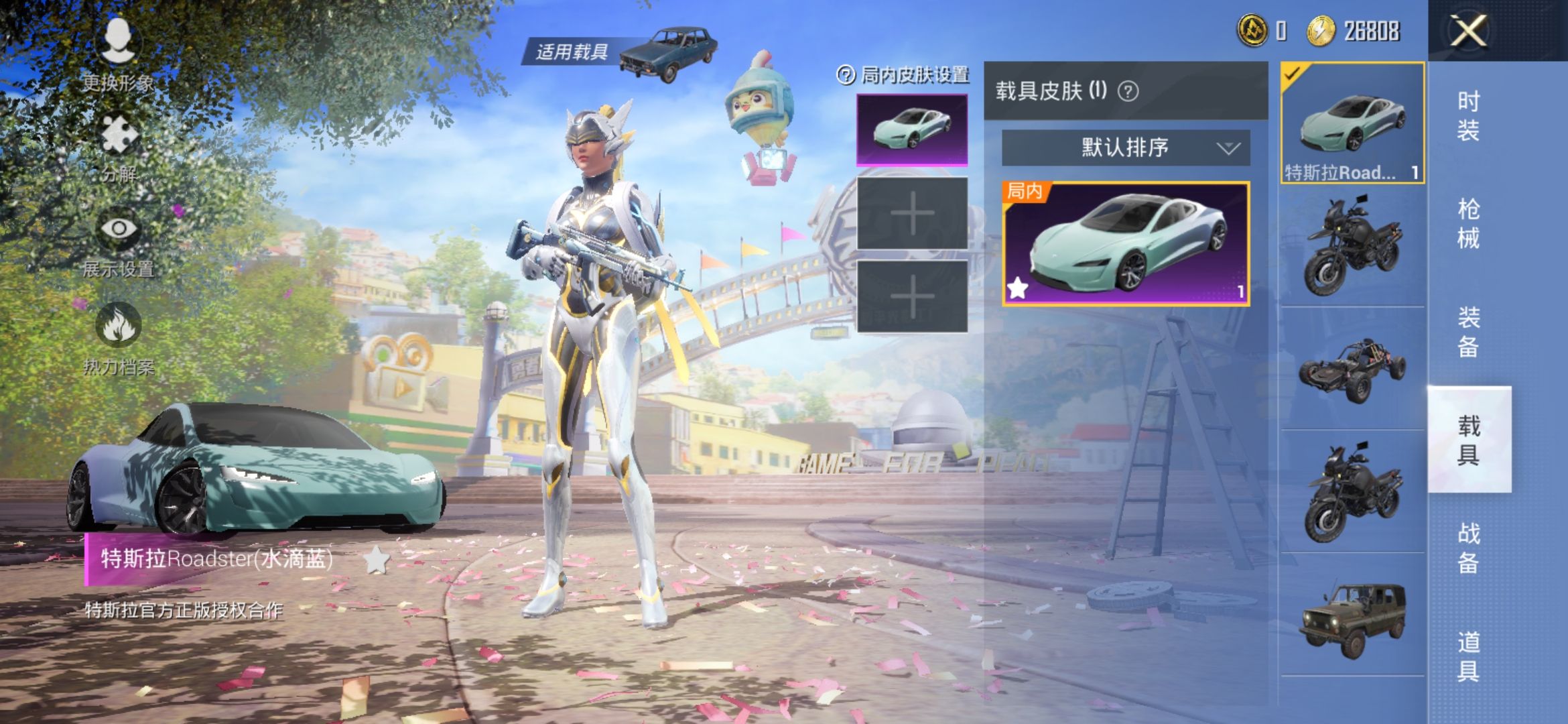Pick the Tesla Roadster vehicle thumbnail with checkmark

(x=1352, y=123)
